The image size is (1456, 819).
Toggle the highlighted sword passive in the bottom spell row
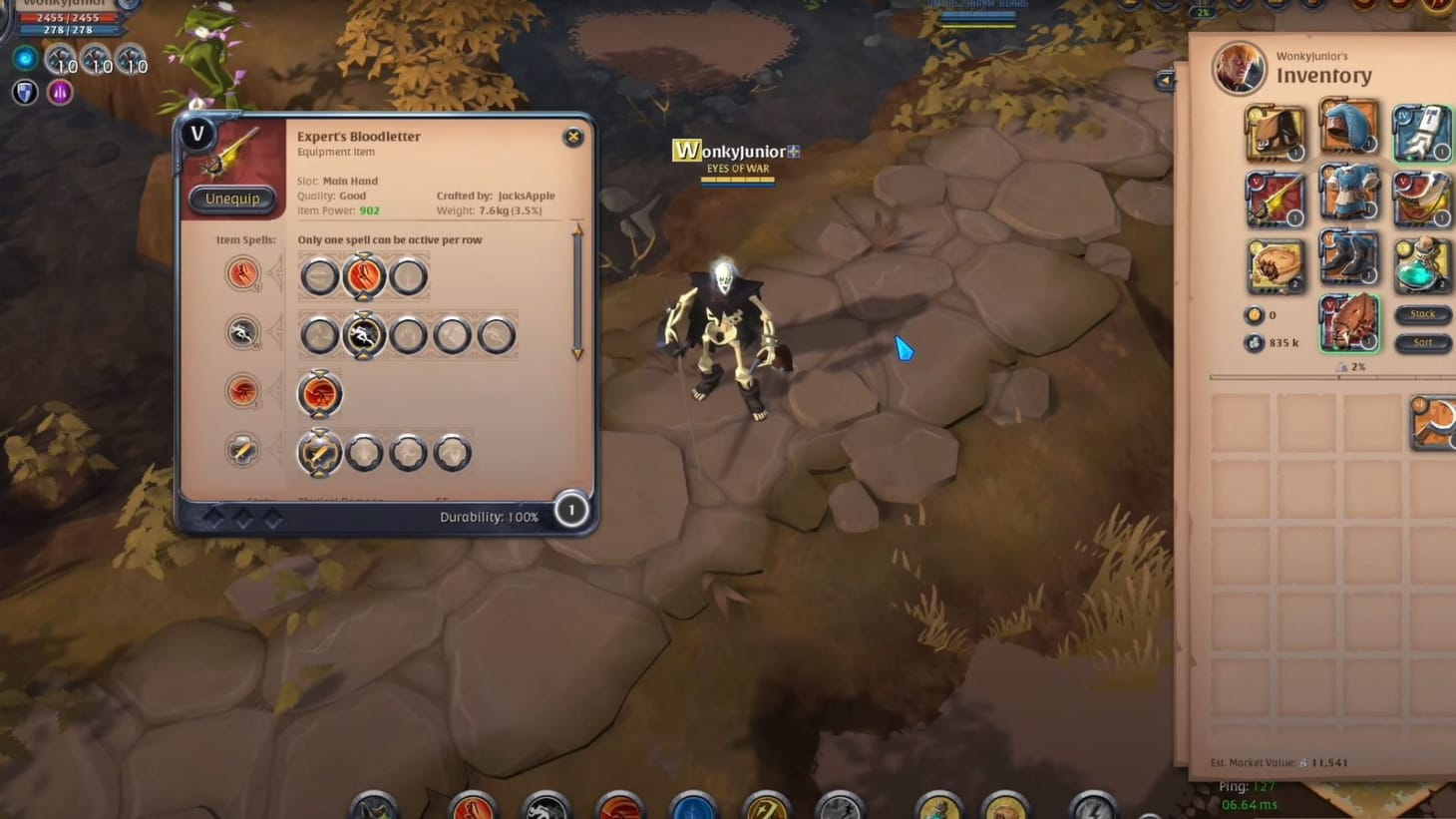coord(319,451)
